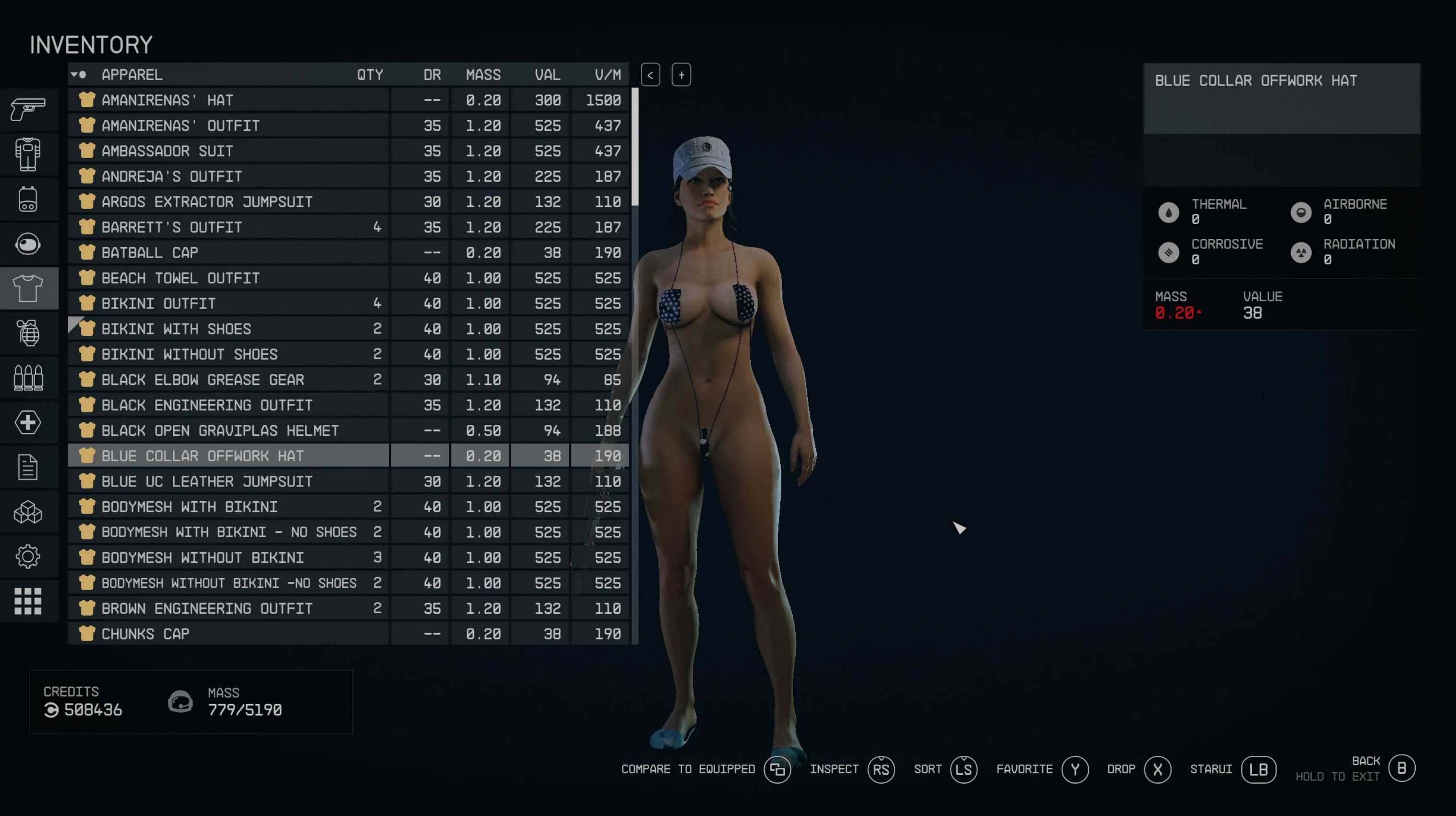Open the aid category with medical cross
The image size is (1456, 816).
28,423
